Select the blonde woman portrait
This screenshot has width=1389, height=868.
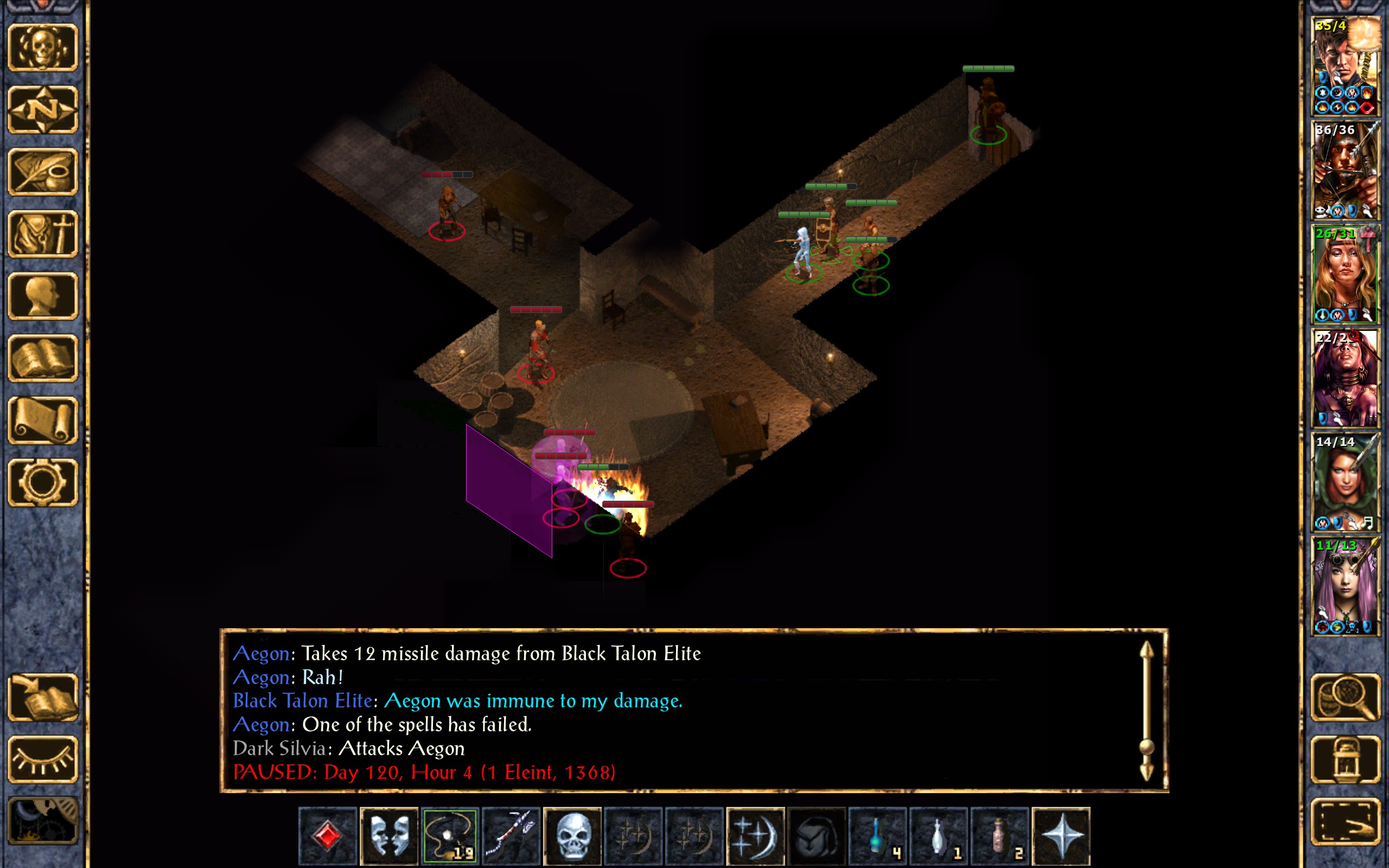point(1345,275)
